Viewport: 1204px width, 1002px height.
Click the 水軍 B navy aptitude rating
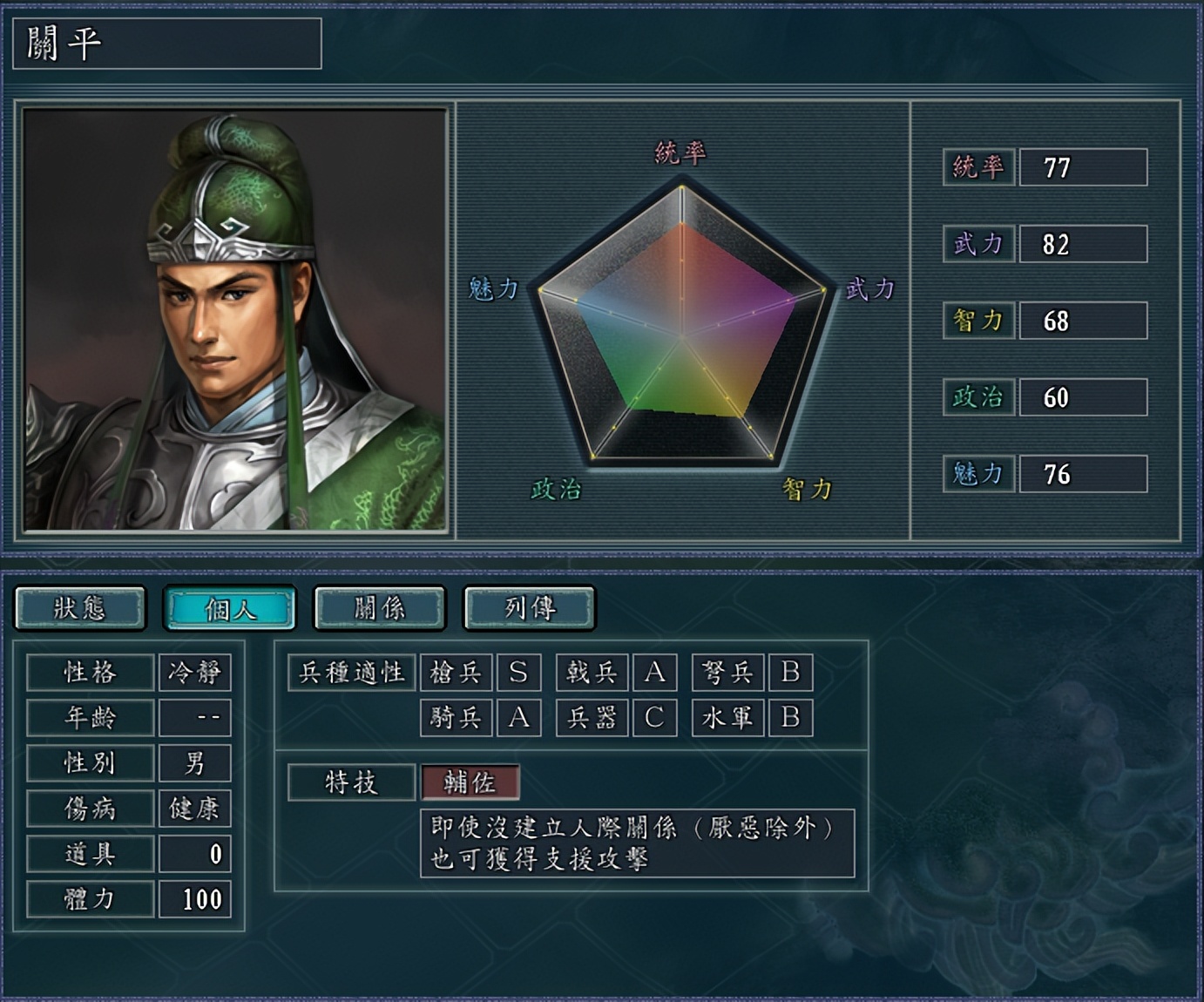pyautogui.click(x=791, y=718)
